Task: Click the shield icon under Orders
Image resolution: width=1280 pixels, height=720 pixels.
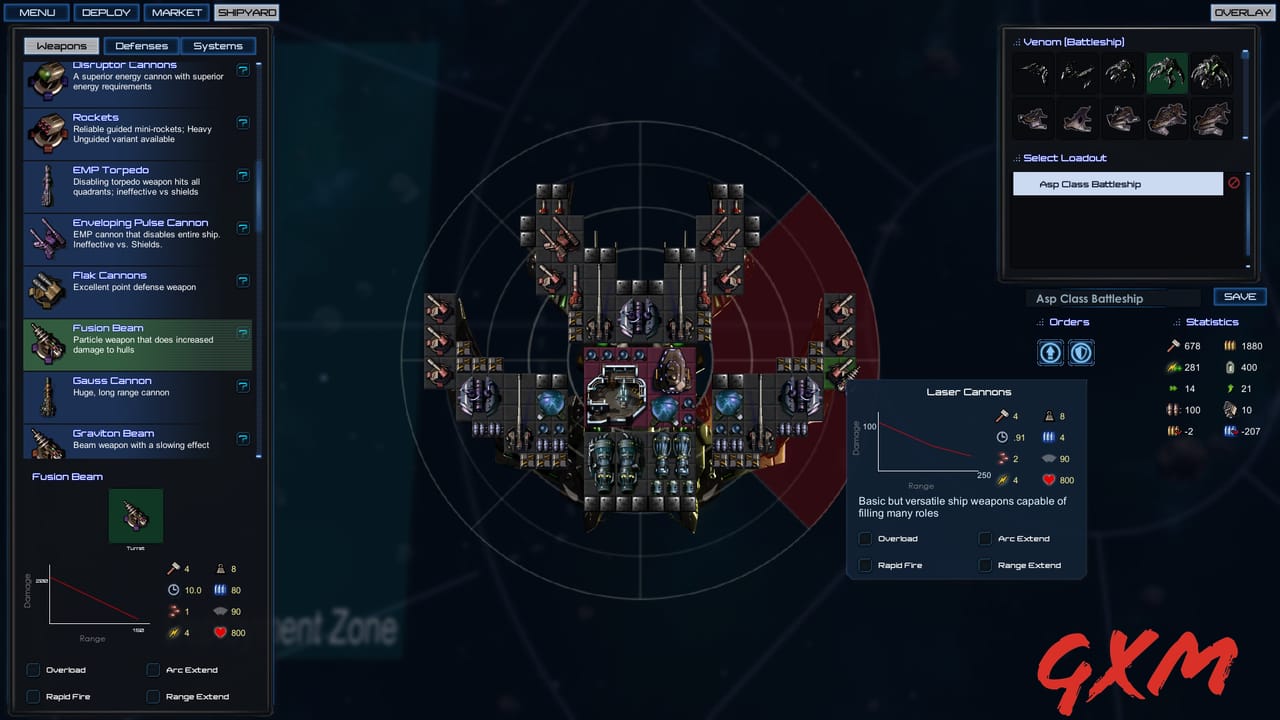Action: [1081, 352]
